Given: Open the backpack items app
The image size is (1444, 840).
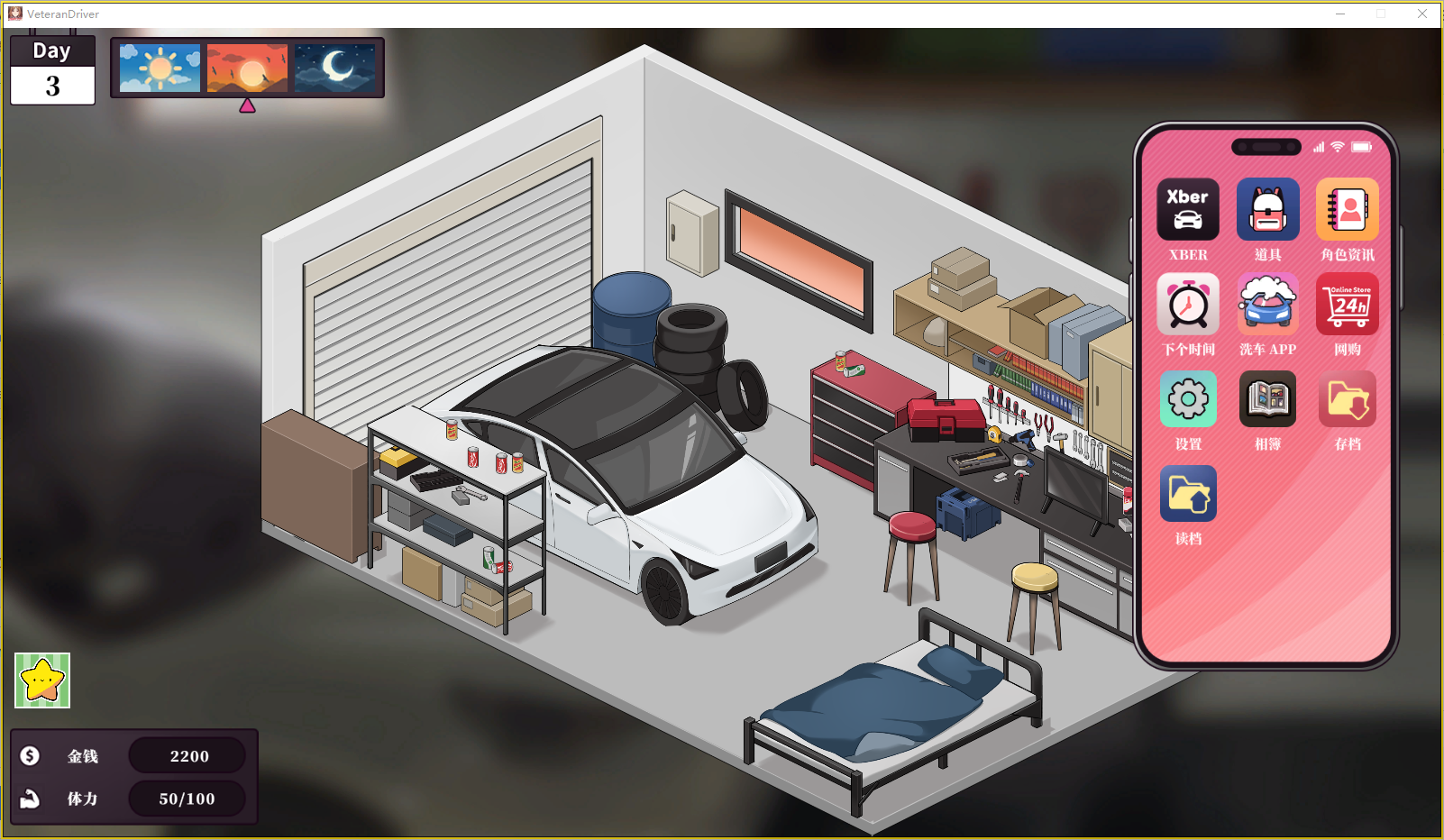Looking at the screenshot, I should pyautogui.click(x=1267, y=209).
